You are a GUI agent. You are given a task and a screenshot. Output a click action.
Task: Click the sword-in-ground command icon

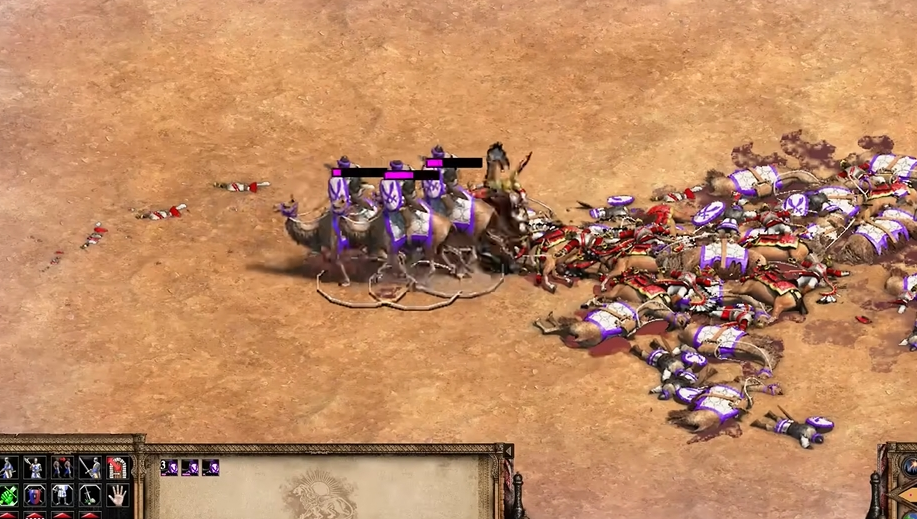pyautogui.click(x=90, y=495)
